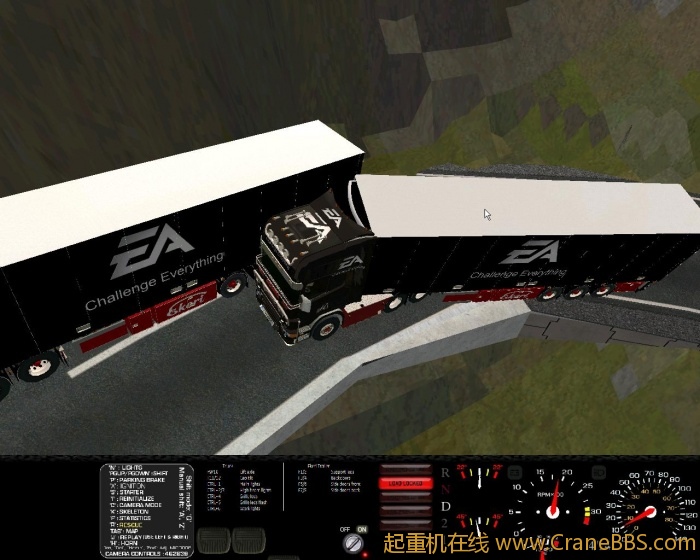Select the D gear on the shifter display
The height and width of the screenshot is (560, 700).
(x=445, y=507)
